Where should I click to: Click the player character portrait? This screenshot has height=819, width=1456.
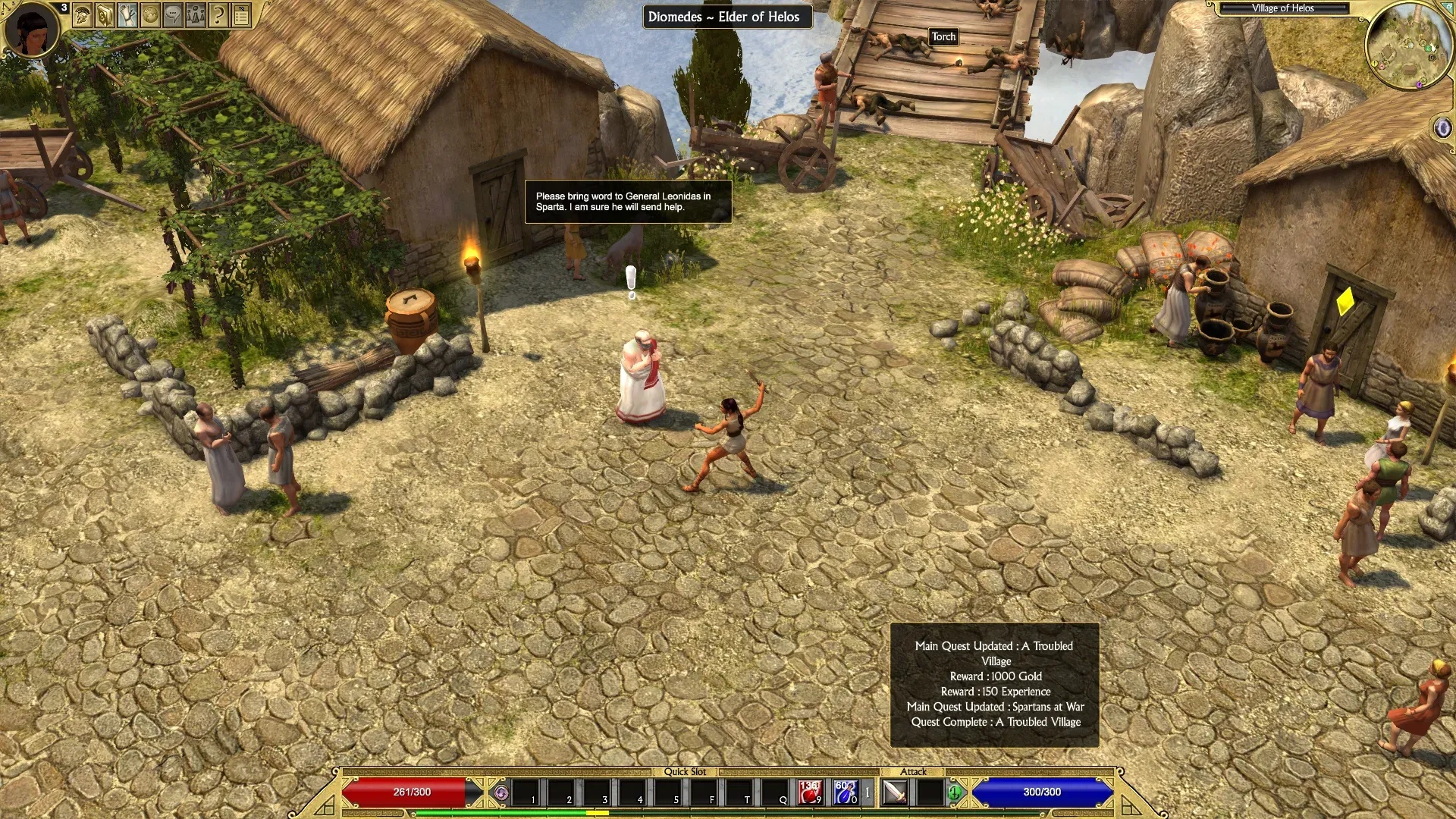32,29
